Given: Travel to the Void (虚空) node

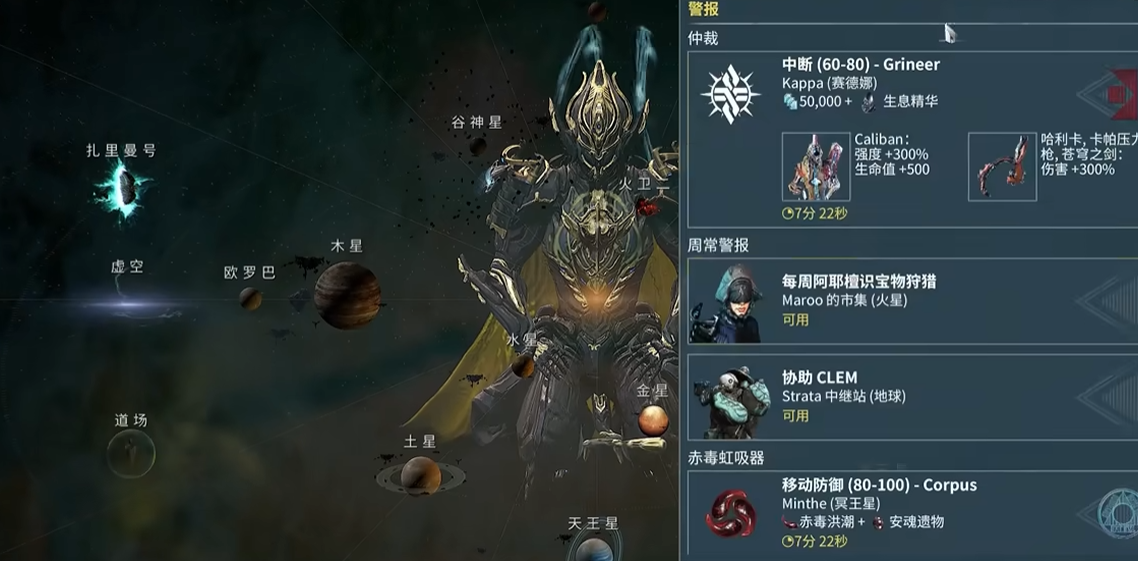Looking at the screenshot, I should (128, 298).
